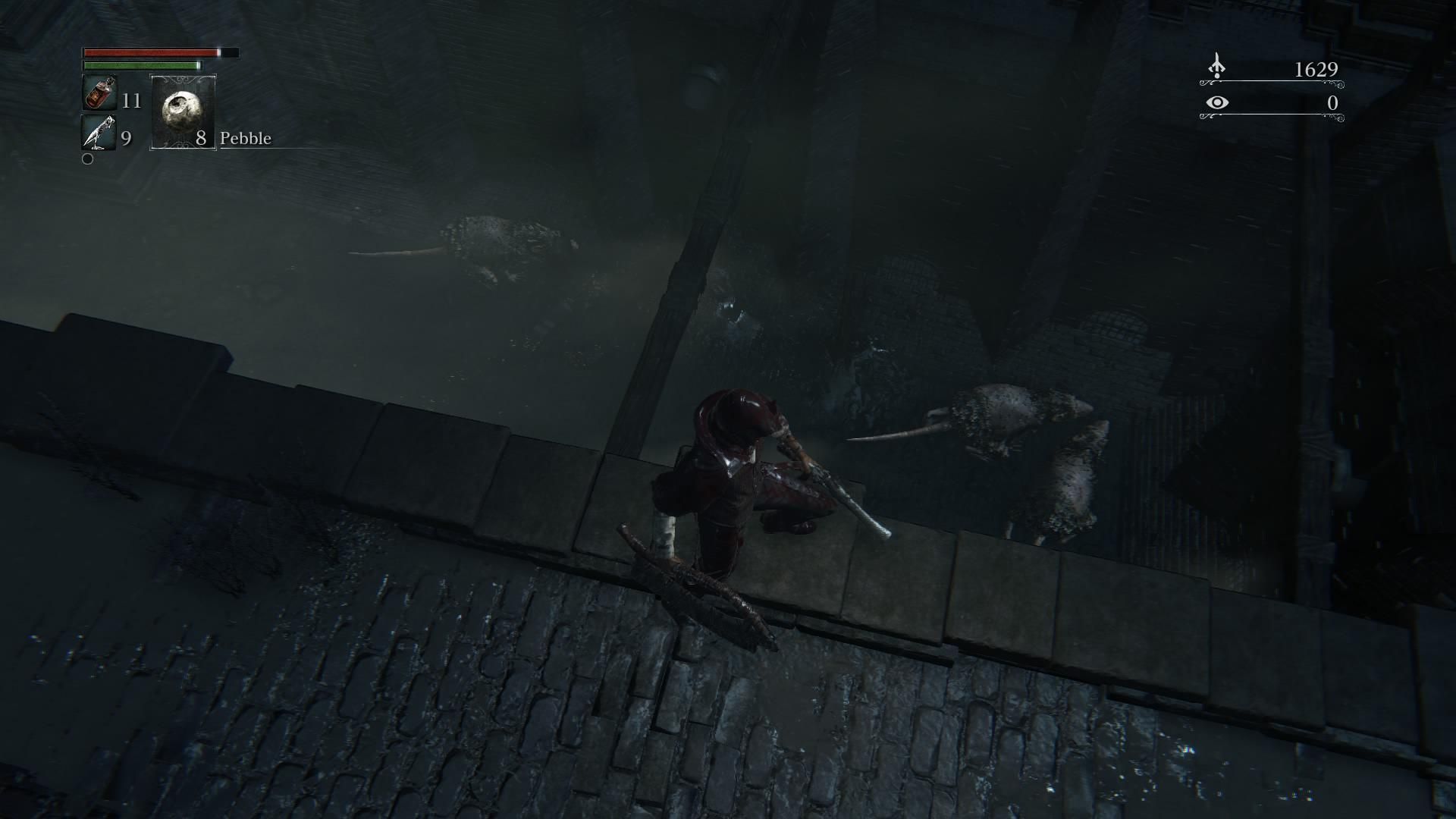Click the Pebble quantity number 8
Image resolution: width=1456 pixels, height=819 pixels.
click(201, 139)
